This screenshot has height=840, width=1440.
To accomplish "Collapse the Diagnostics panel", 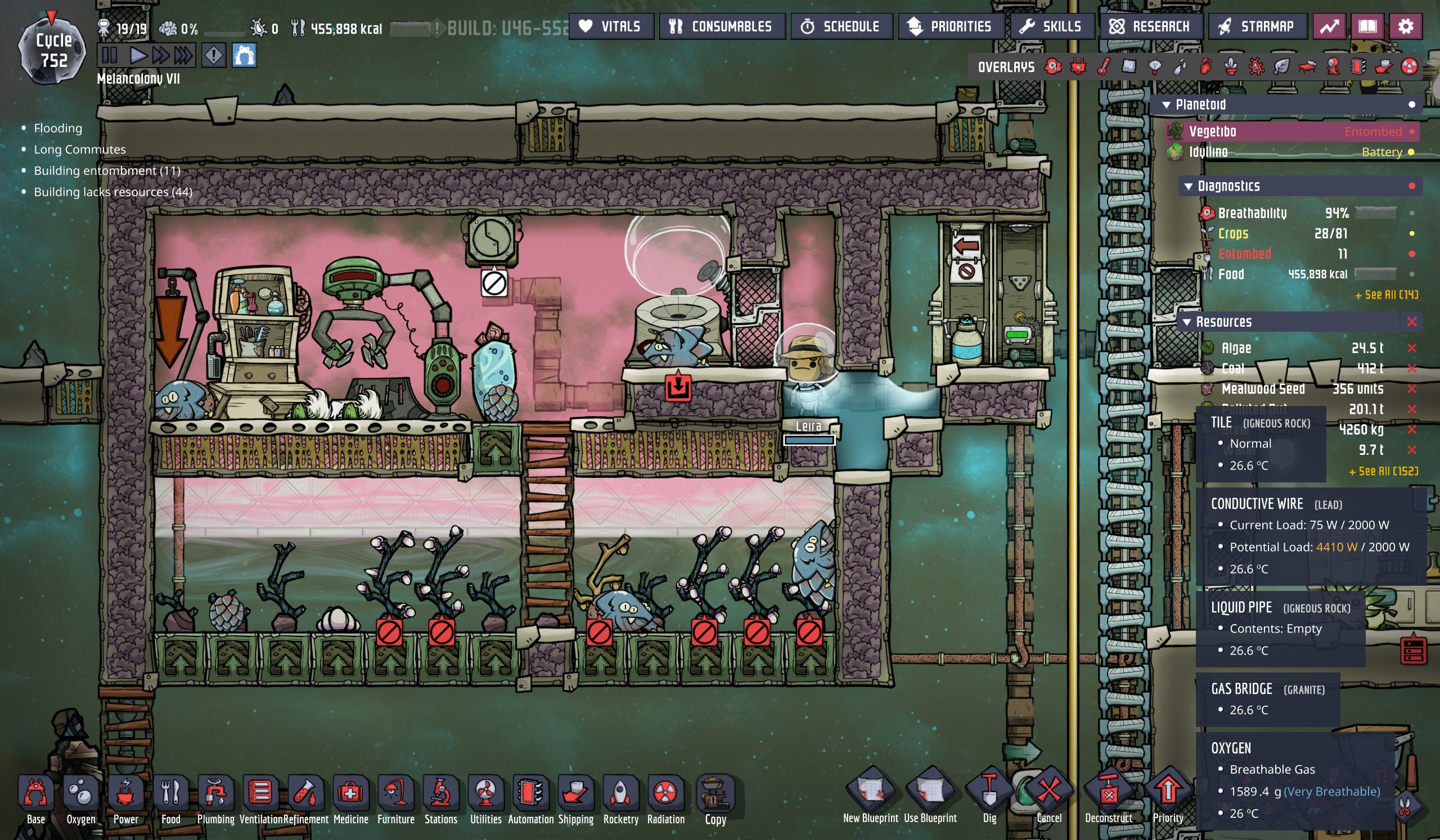I will pyautogui.click(x=1189, y=187).
